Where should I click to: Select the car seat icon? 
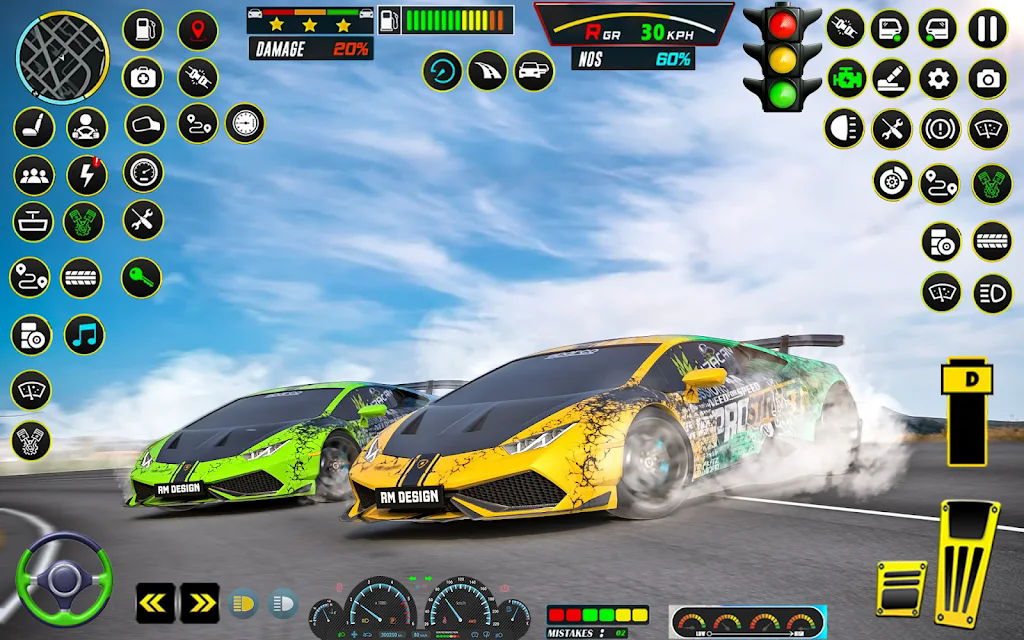(x=34, y=128)
